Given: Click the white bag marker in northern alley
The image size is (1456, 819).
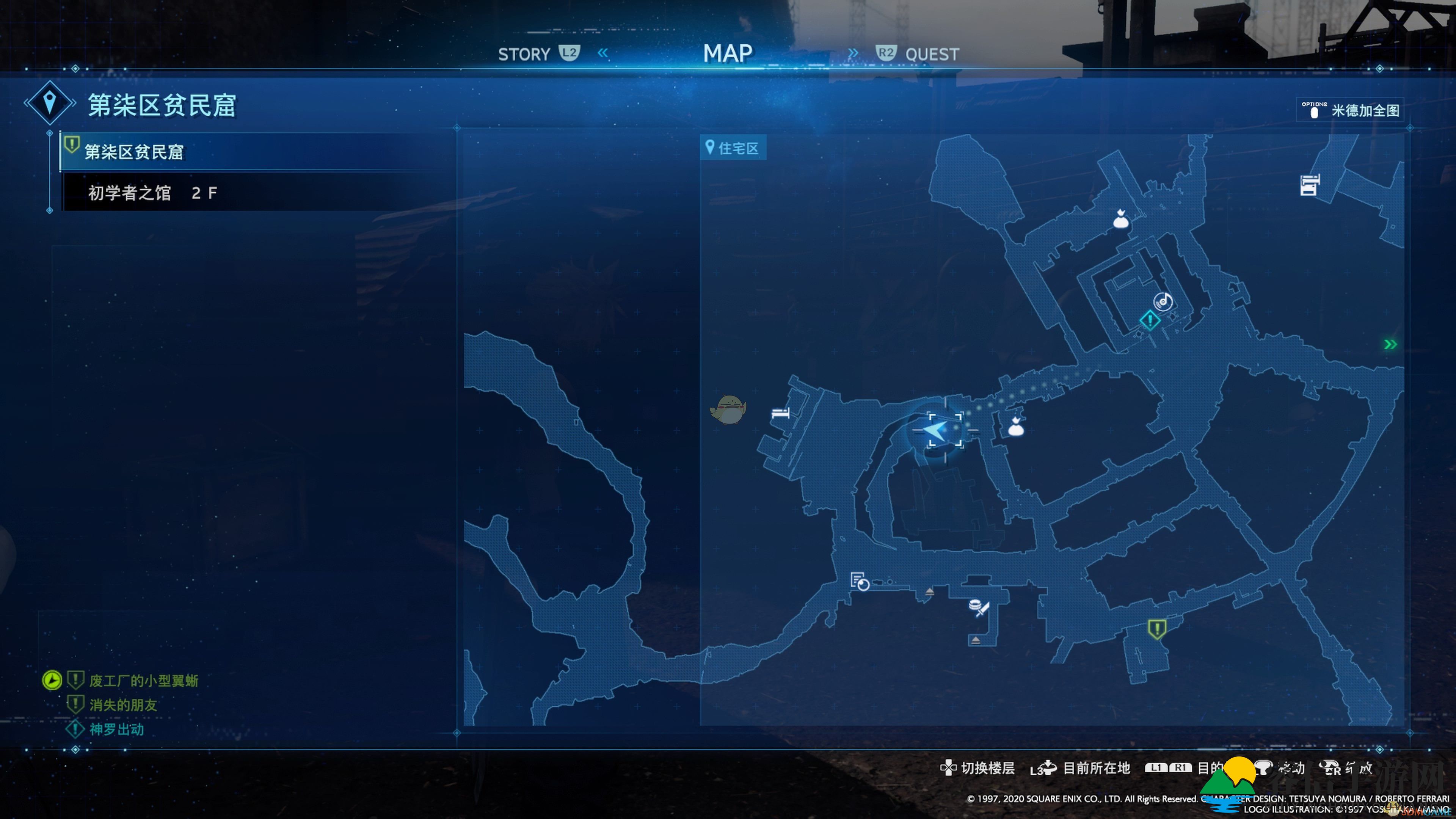Looking at the screenshot, I should [1120, 219].
